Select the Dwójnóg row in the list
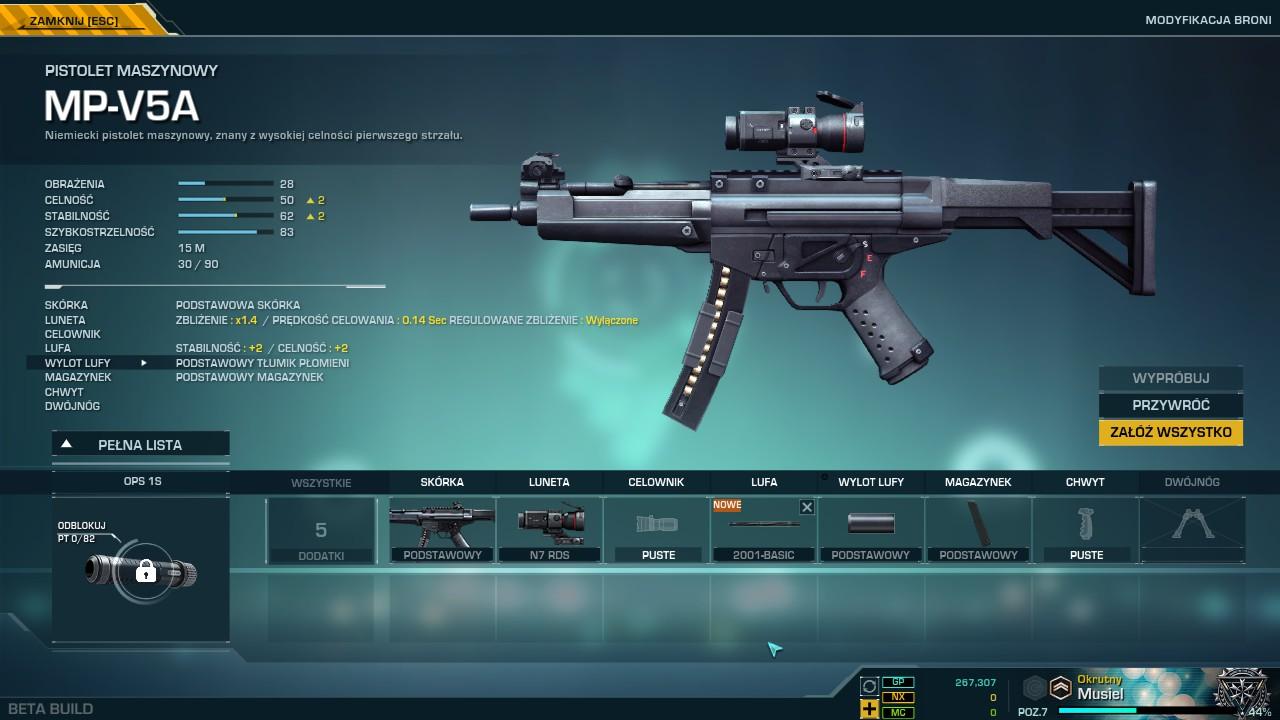Screen dimensions: 1280x720 (x=72, y=406)
